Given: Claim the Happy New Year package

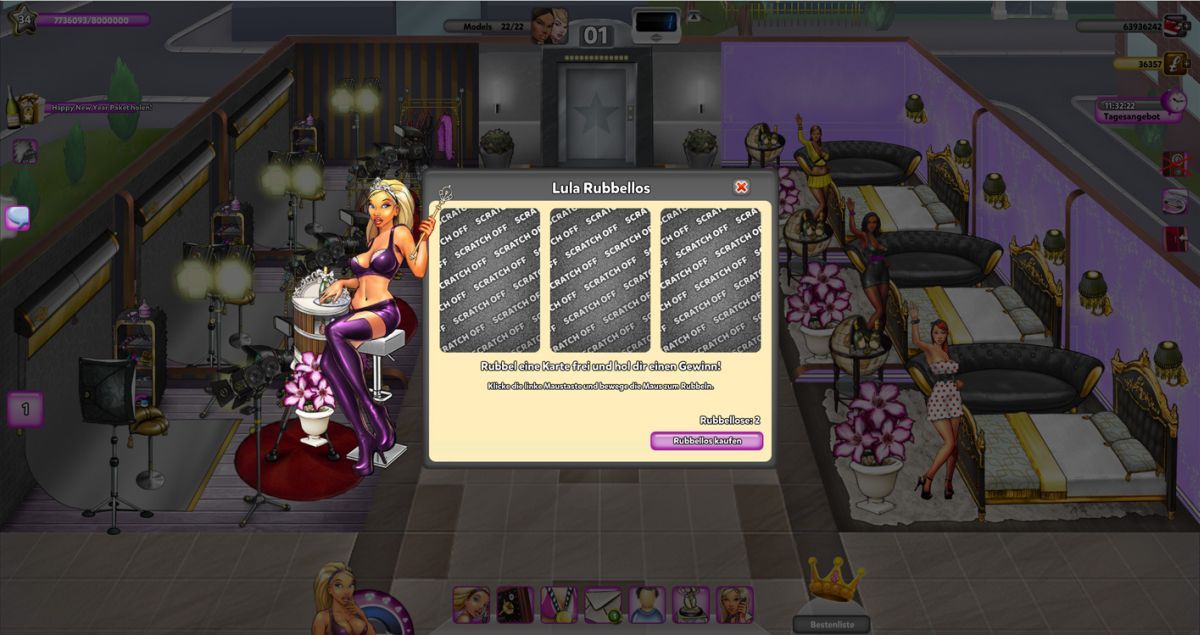Looking at the screenshot, I should coord(27,106).
